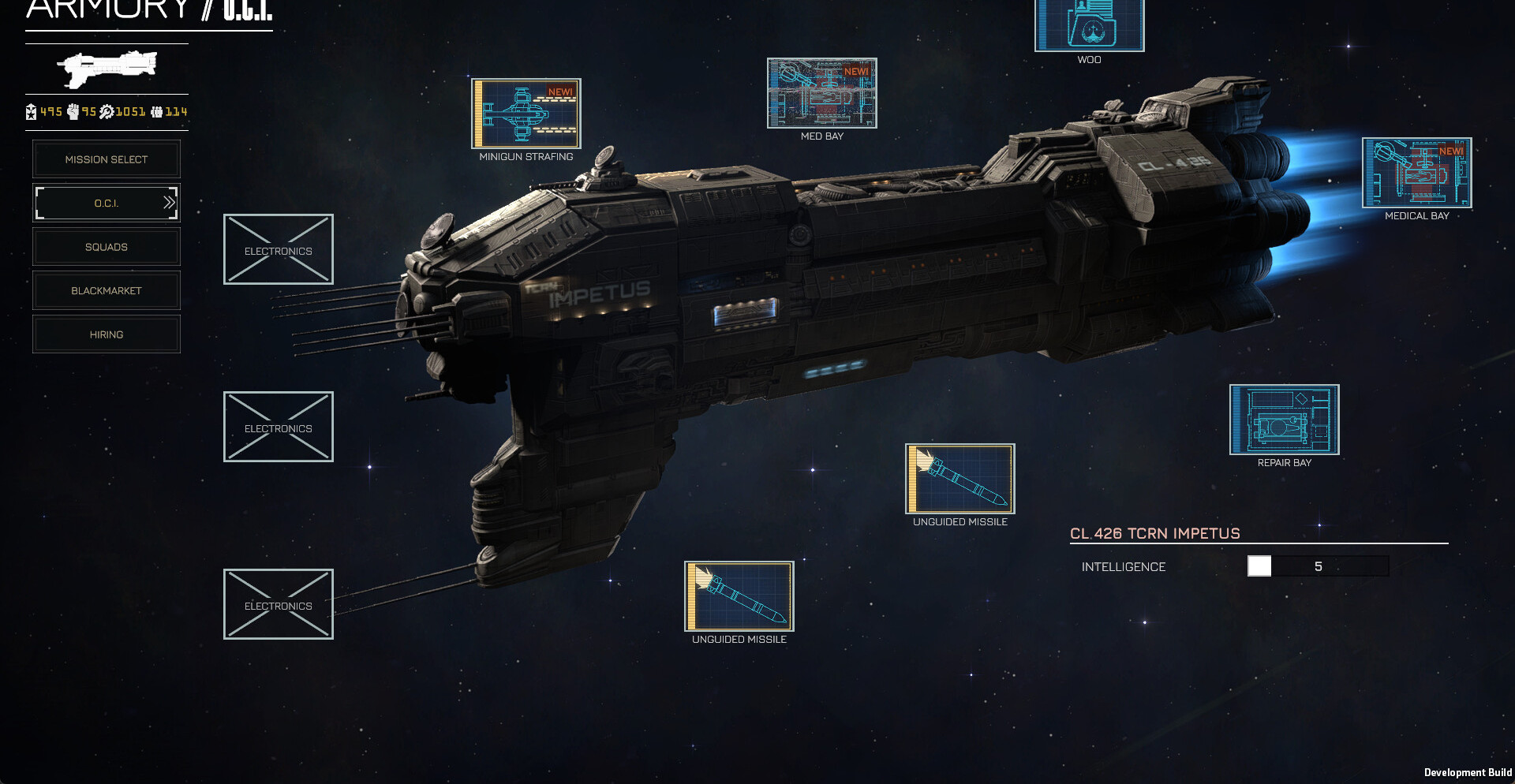Select the O.C.I. menu entry
This screenshot has height=784, width=1515.
coord(107,203)
